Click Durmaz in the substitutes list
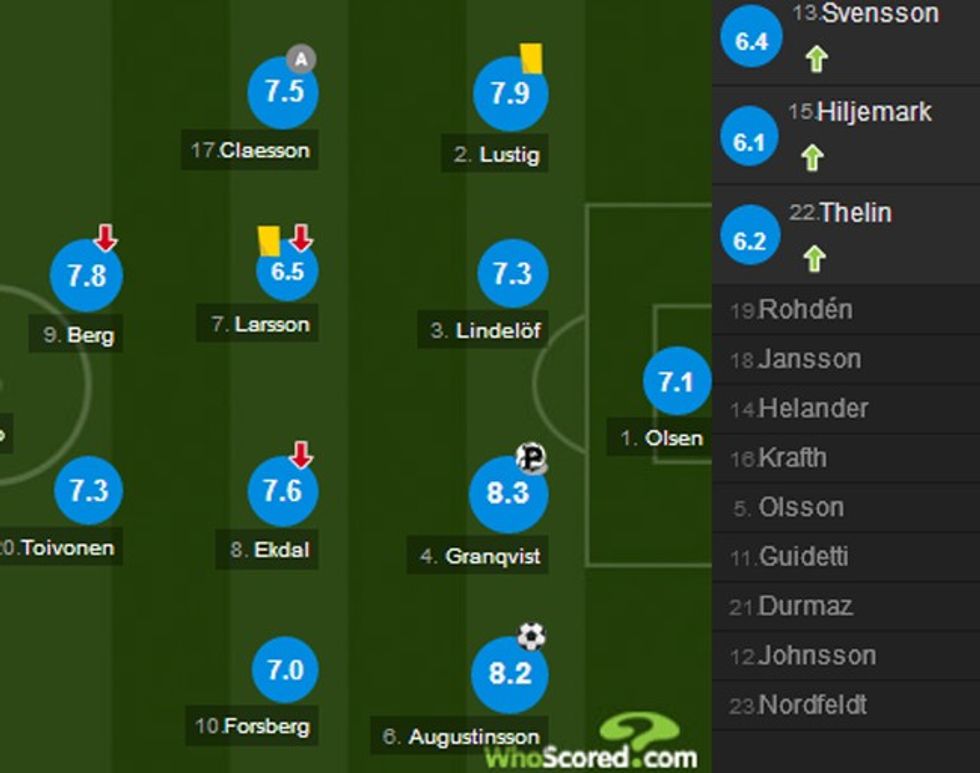Screen dimensions: 980x773 [804, 606]
